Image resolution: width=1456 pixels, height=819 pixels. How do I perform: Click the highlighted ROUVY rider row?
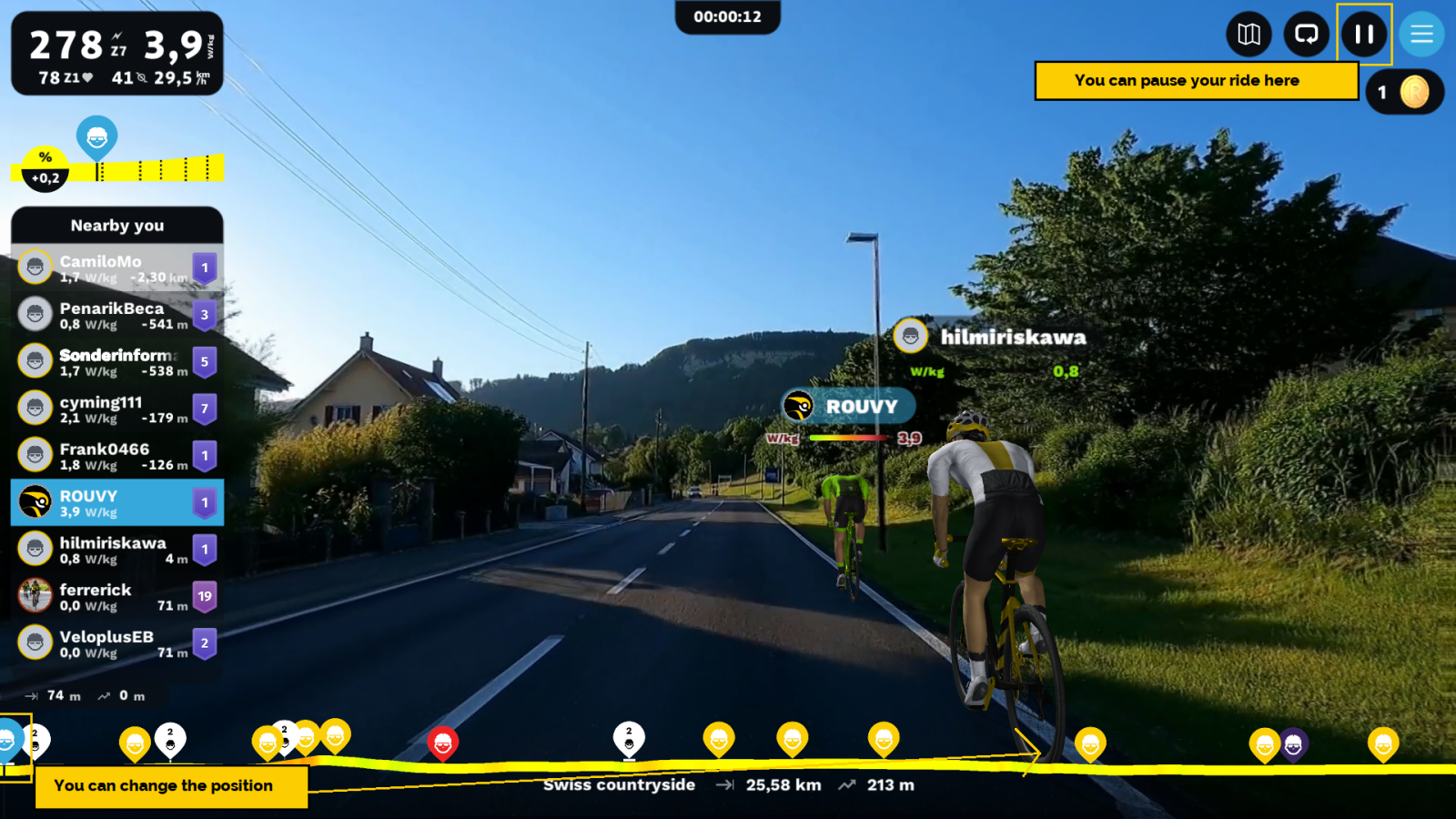pos(116,502)
